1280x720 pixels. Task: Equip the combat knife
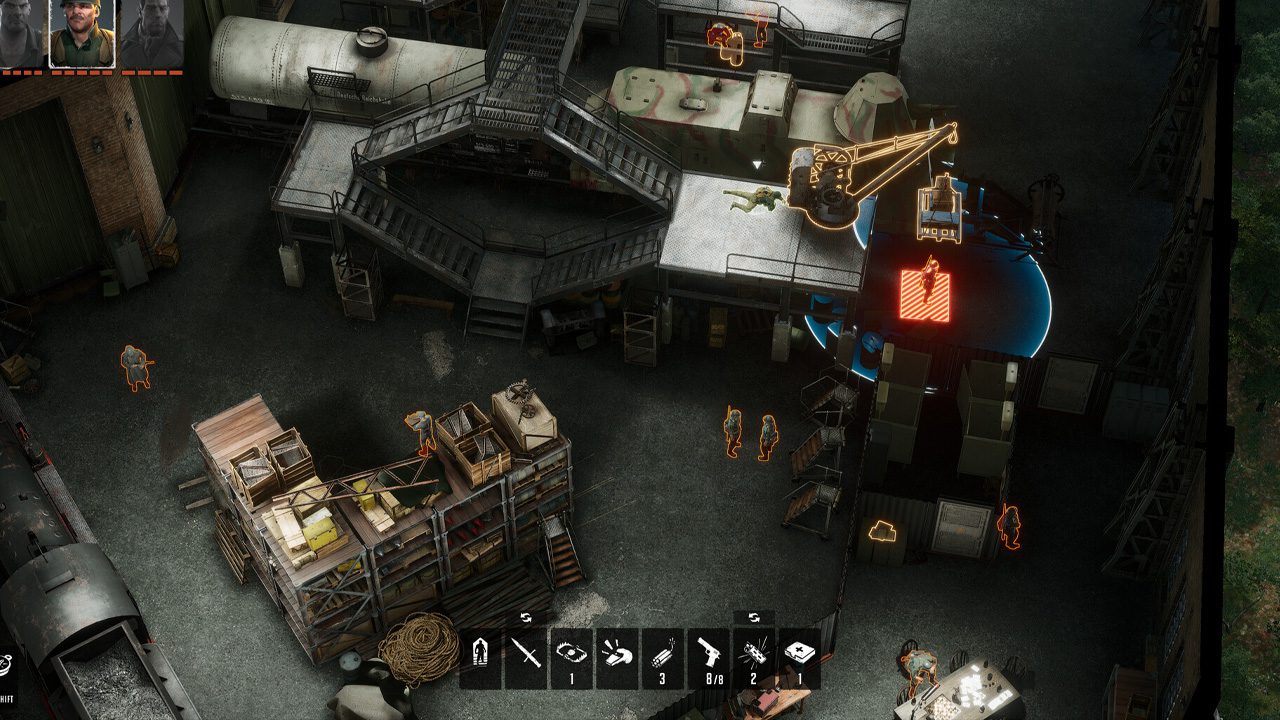coord(526,658)
